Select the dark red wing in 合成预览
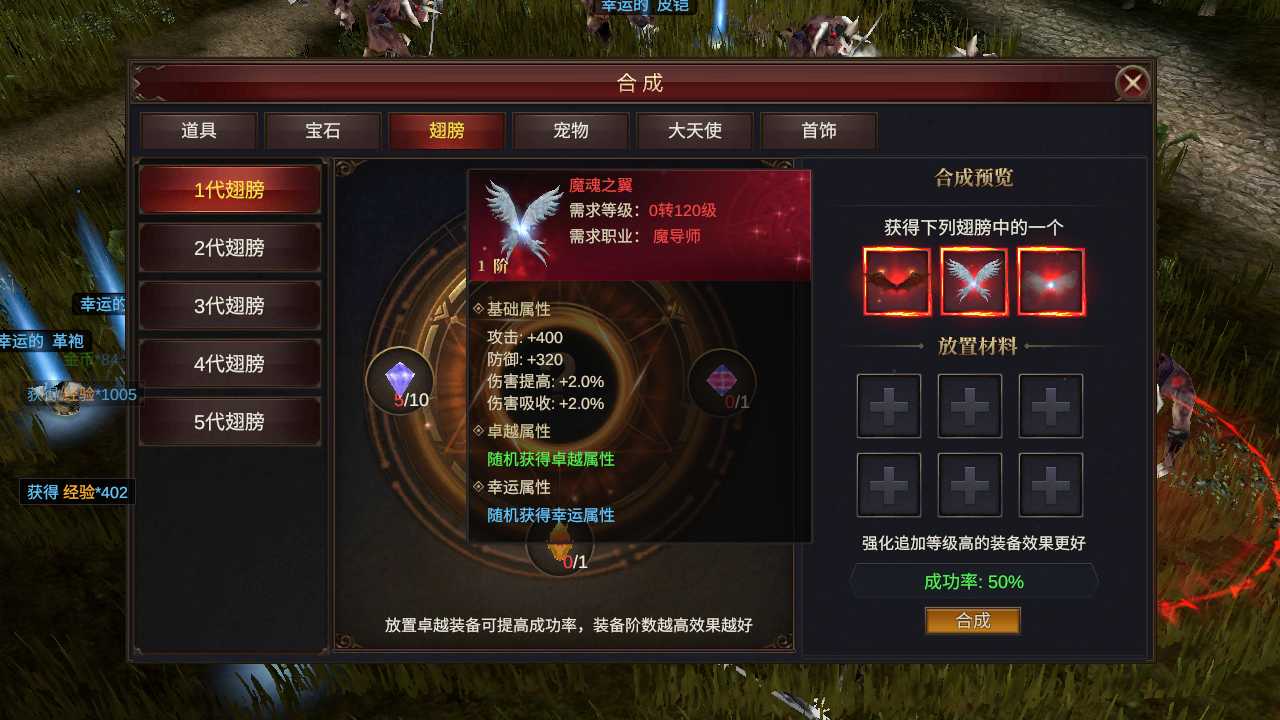Viewport: 1280px width, 720px height. tap(897, 281)
